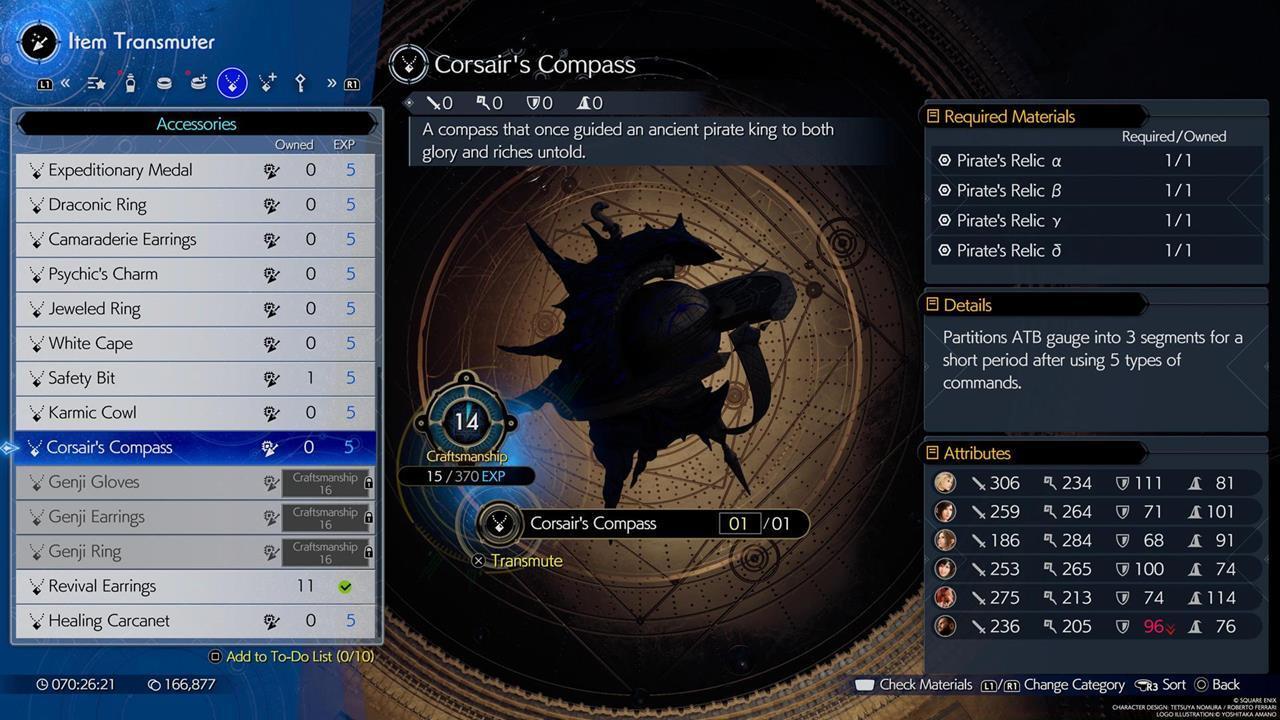Click the right chevron to change category
The image size is (1280, 720).
332,83
